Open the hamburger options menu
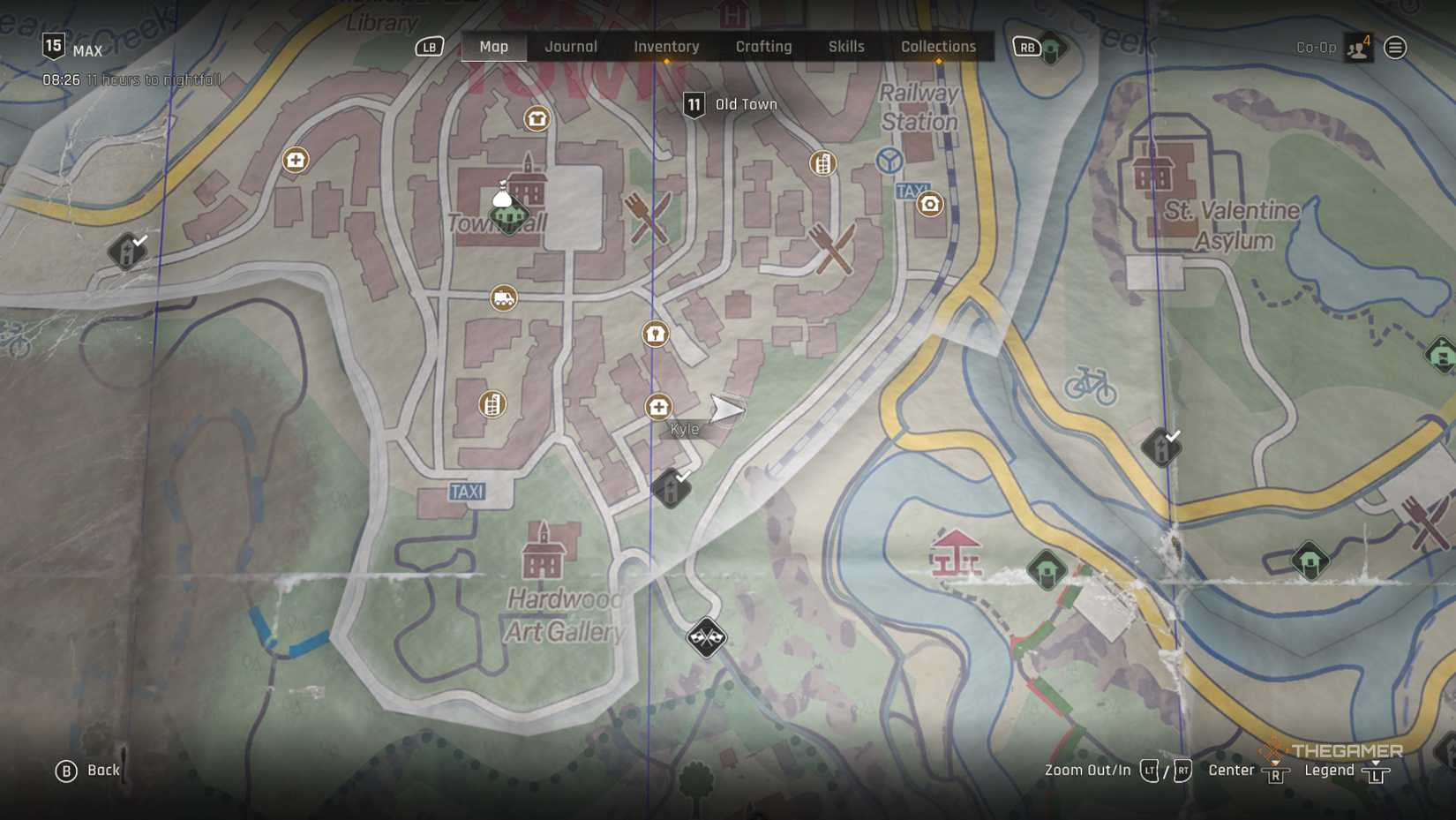Screen dimensions: 1456x820 [x=1395, y=48]
